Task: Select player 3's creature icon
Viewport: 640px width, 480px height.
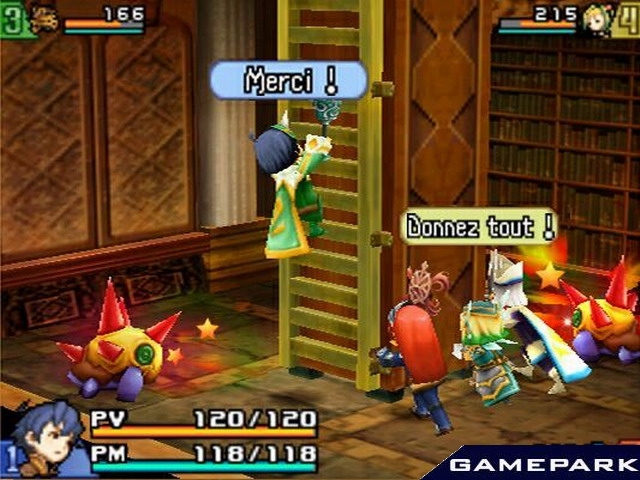Action: point(43,19)
